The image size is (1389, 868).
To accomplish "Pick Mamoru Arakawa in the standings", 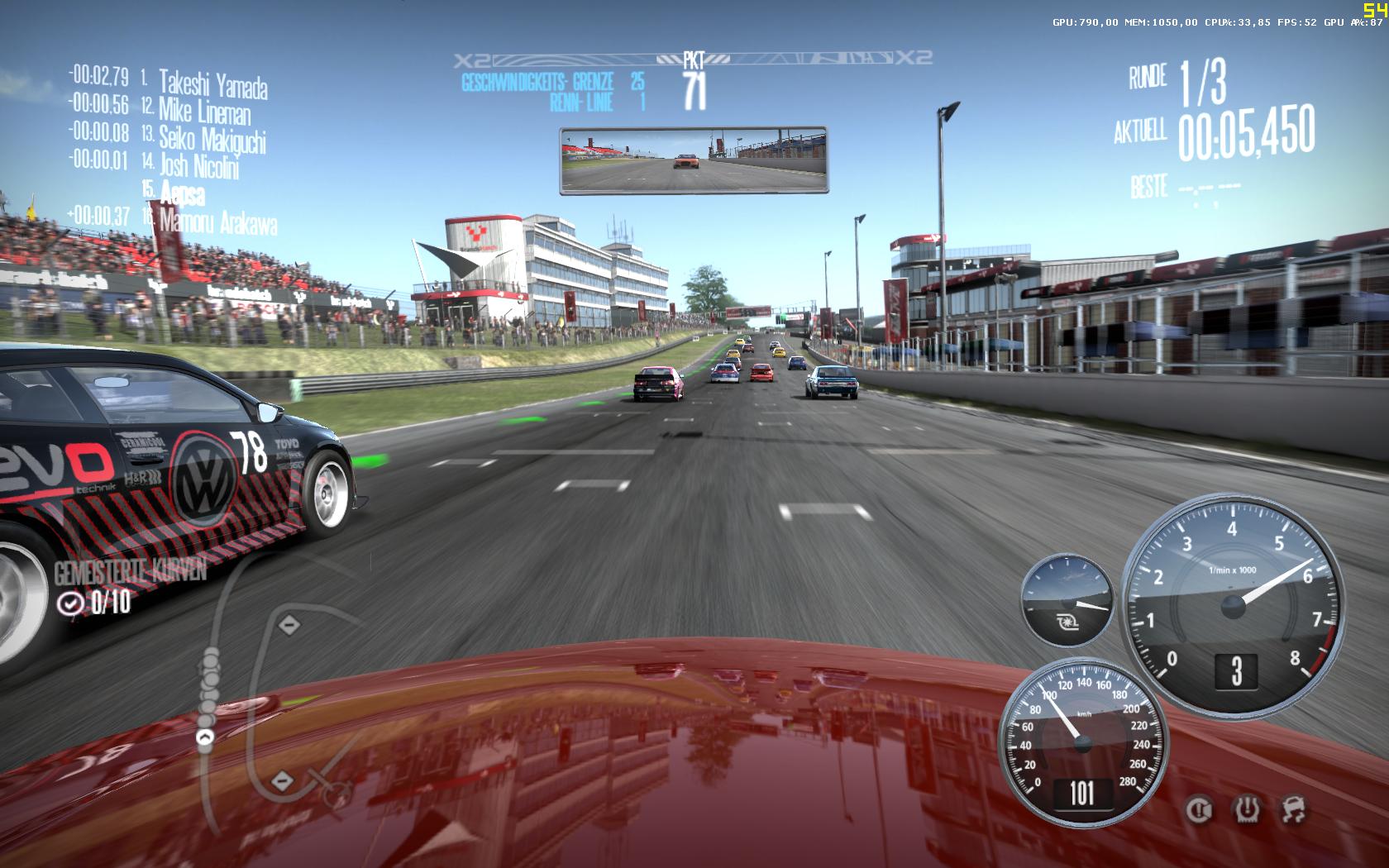I will tap(217, 222).
